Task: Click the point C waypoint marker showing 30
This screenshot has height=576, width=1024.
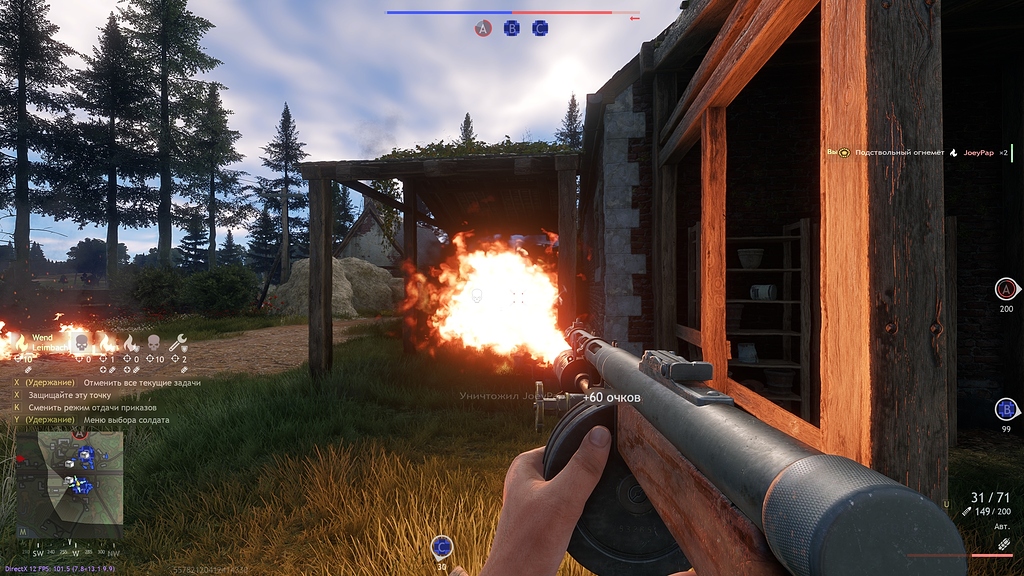Action: pyautogui.click(x=442, y=547)
